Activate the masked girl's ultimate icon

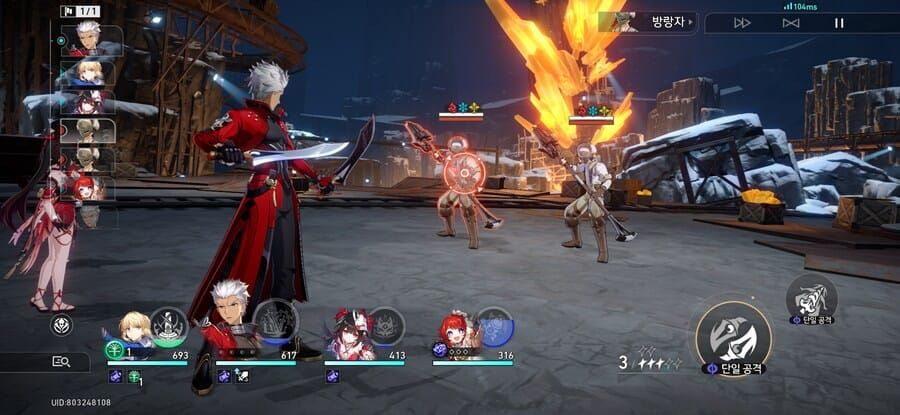point(385,326)
